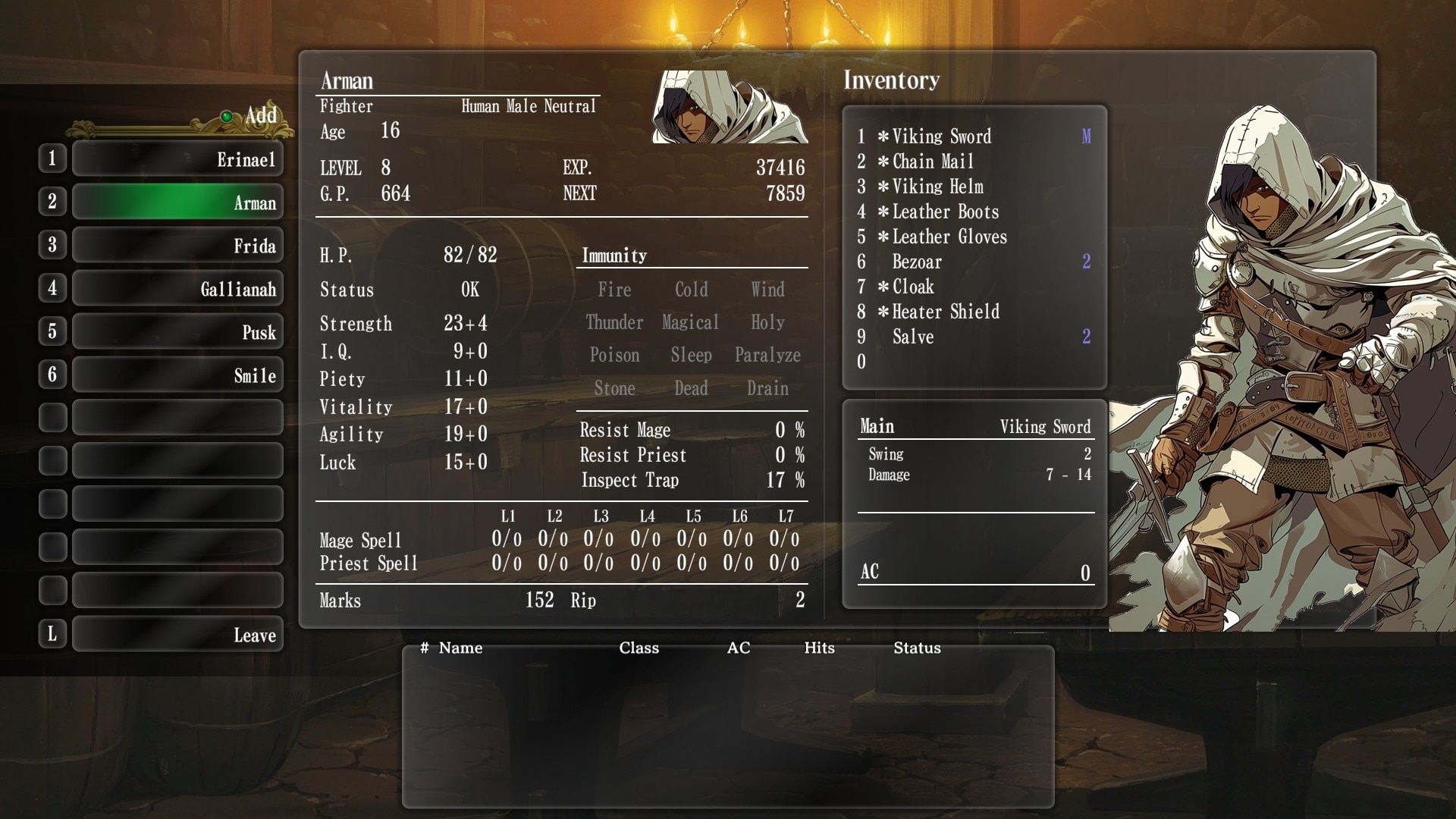Click Arman's small portrait thumbnail

(730, 107)
